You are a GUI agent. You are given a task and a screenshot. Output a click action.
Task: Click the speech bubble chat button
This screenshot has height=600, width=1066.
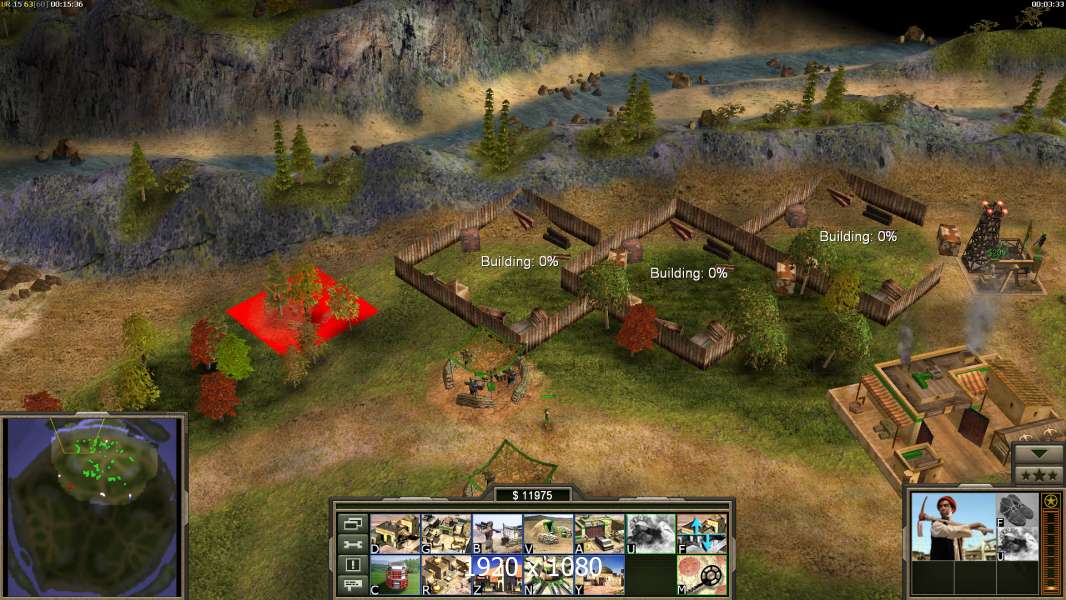[x=352, y=586]
